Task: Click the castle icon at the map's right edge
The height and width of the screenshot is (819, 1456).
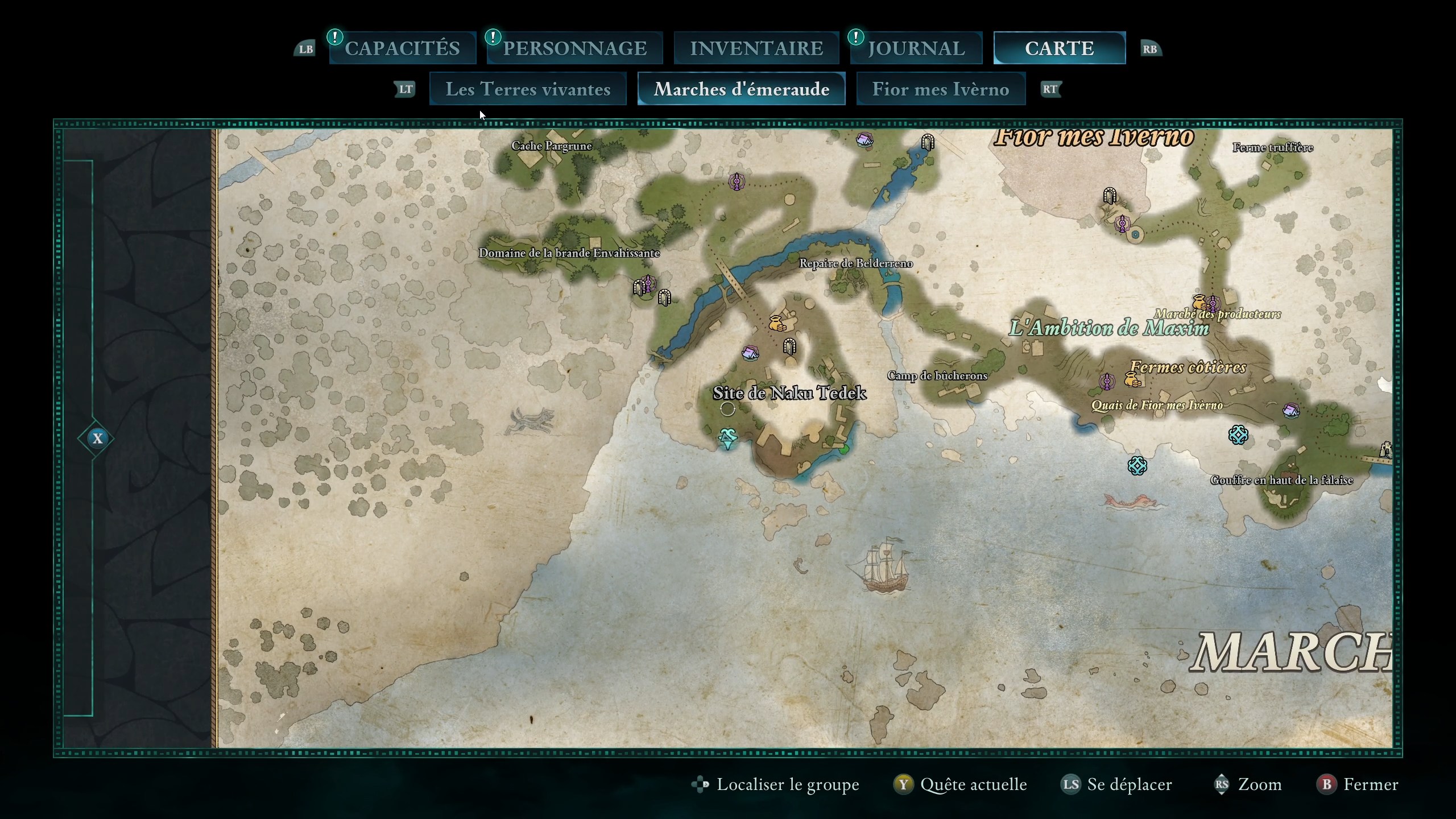Action: pos(1386,449)
